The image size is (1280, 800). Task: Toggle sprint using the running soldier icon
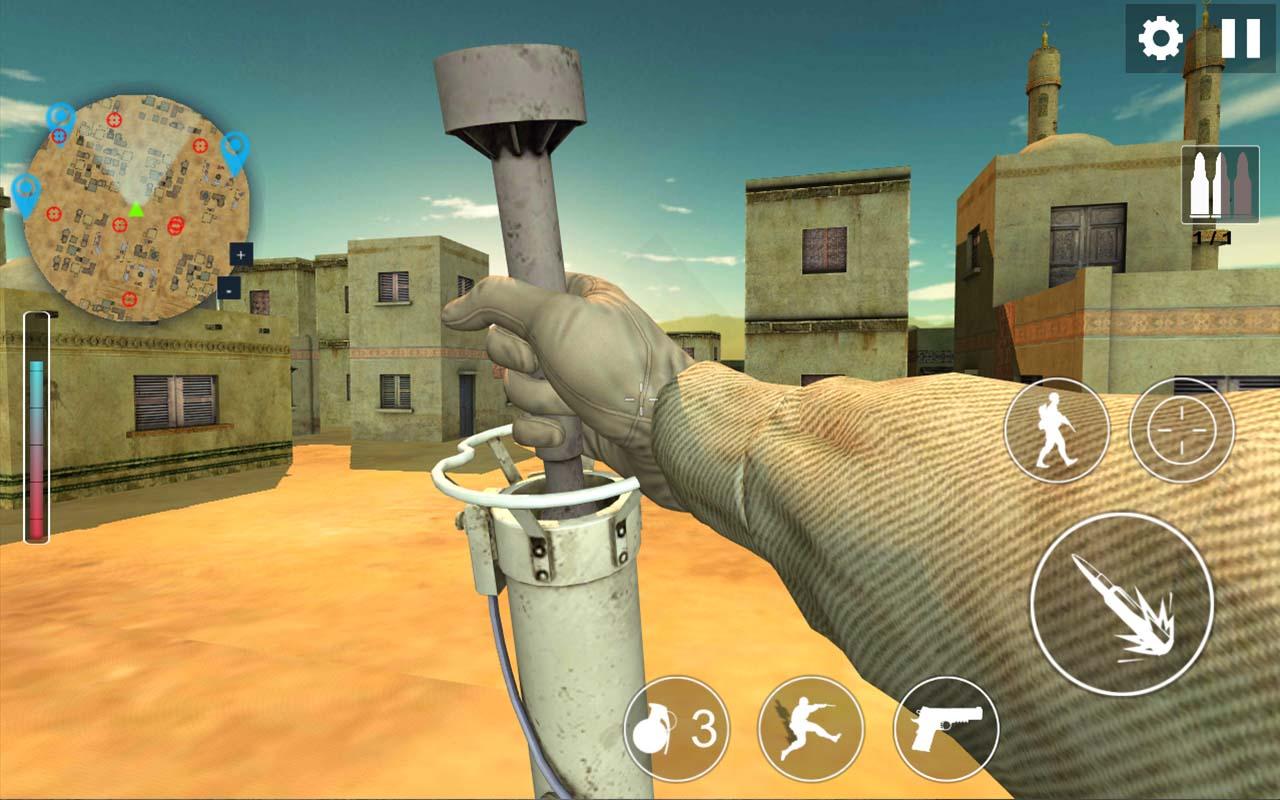point(1053,430)
